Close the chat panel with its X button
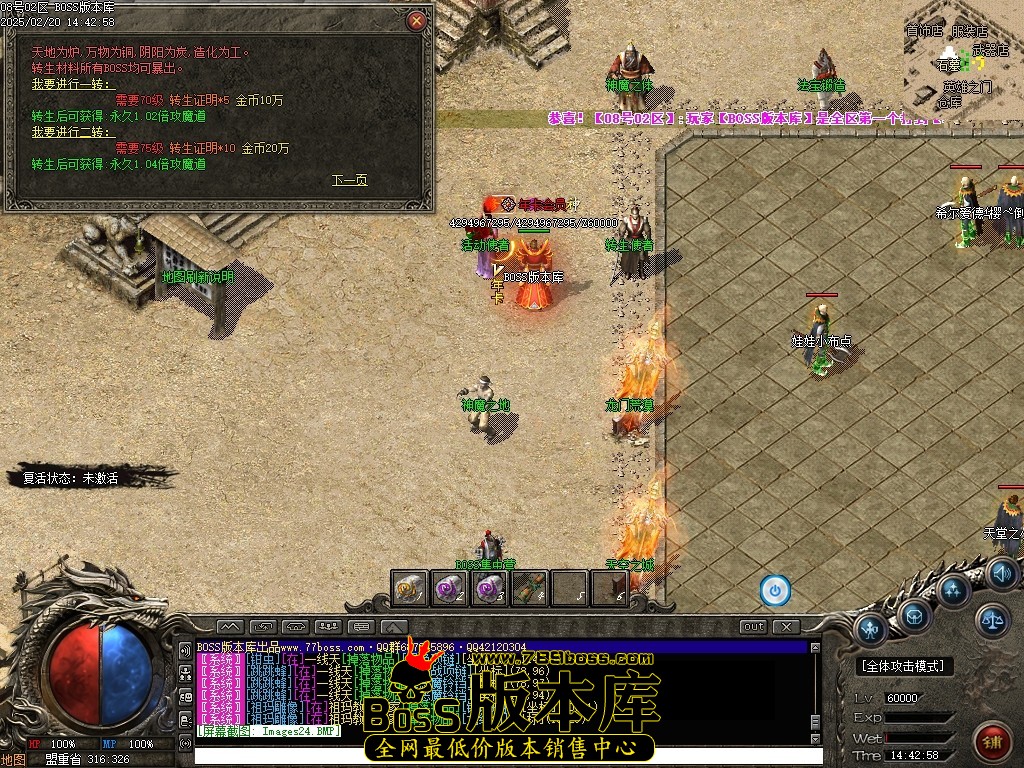The image size is (1024, 768). [x=787, y=627]
